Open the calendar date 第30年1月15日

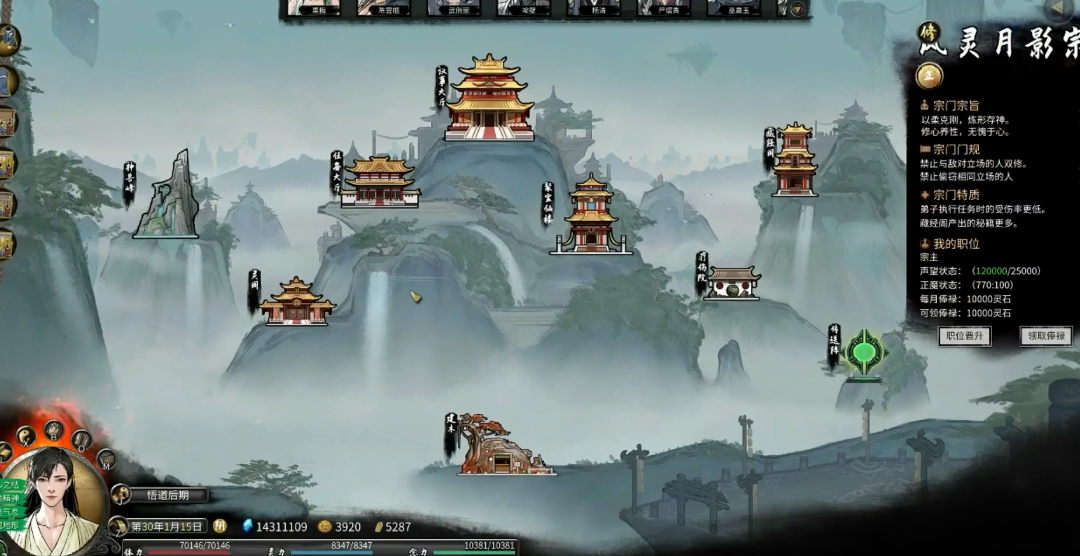tap(166, 526)
